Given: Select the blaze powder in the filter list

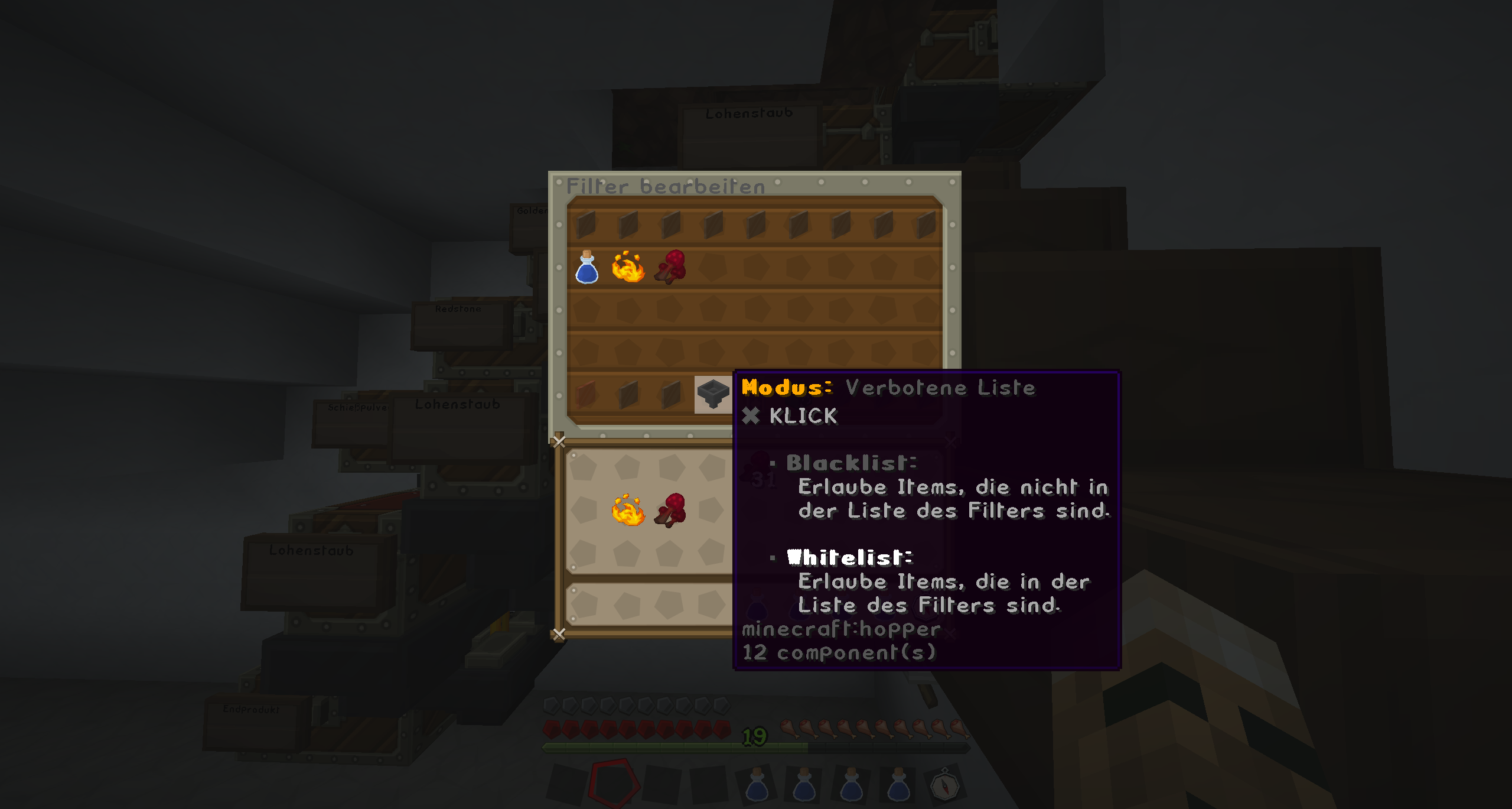Looking at the screenshot, I should 628,267.
